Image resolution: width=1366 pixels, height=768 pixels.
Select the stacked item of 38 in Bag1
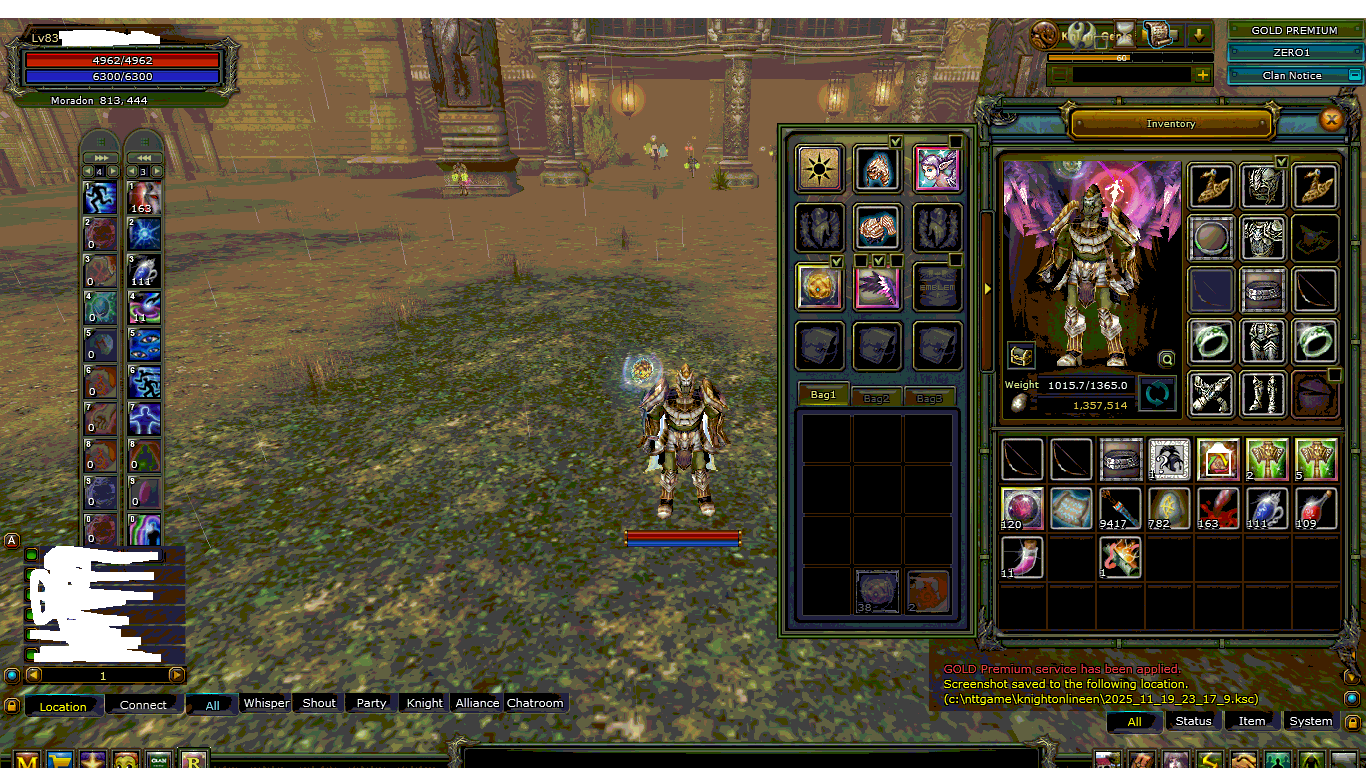876,591
